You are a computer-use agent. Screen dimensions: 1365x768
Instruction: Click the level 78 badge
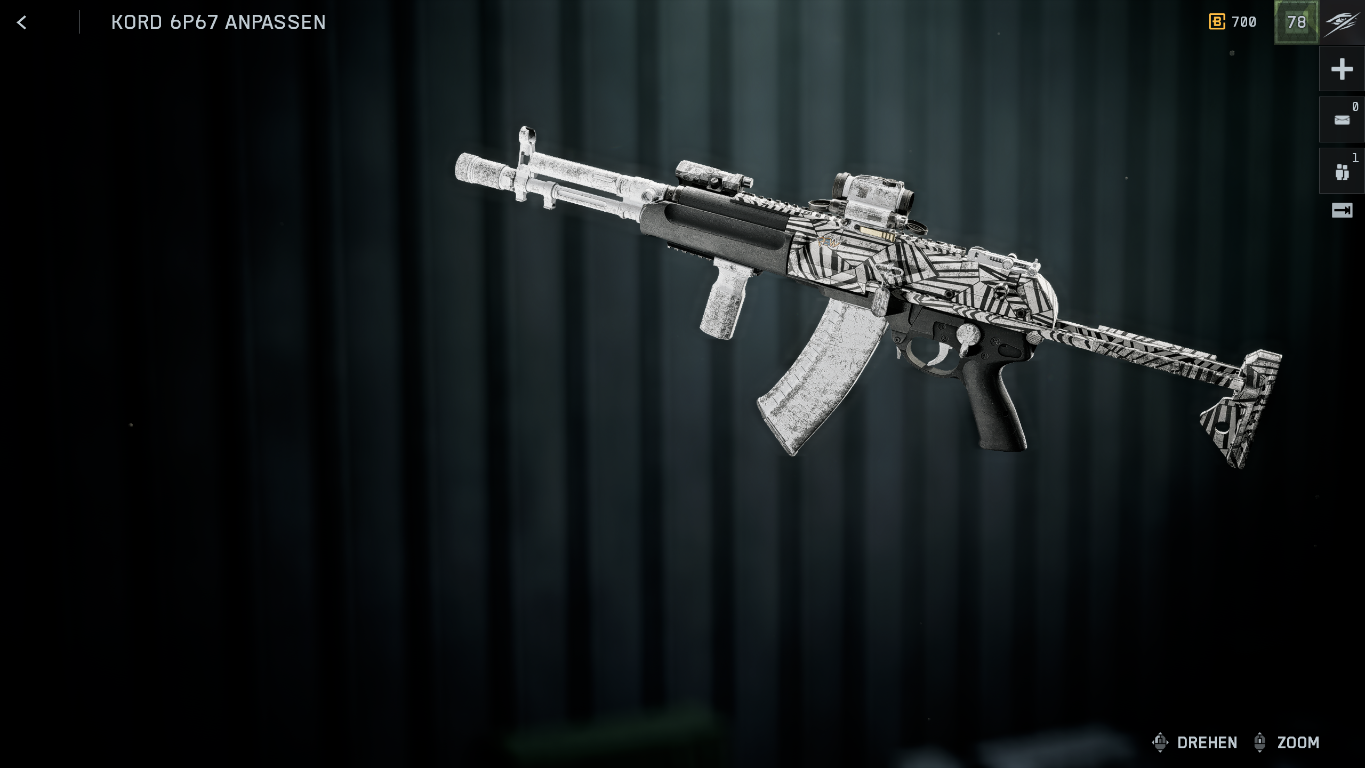point(1296,21)
